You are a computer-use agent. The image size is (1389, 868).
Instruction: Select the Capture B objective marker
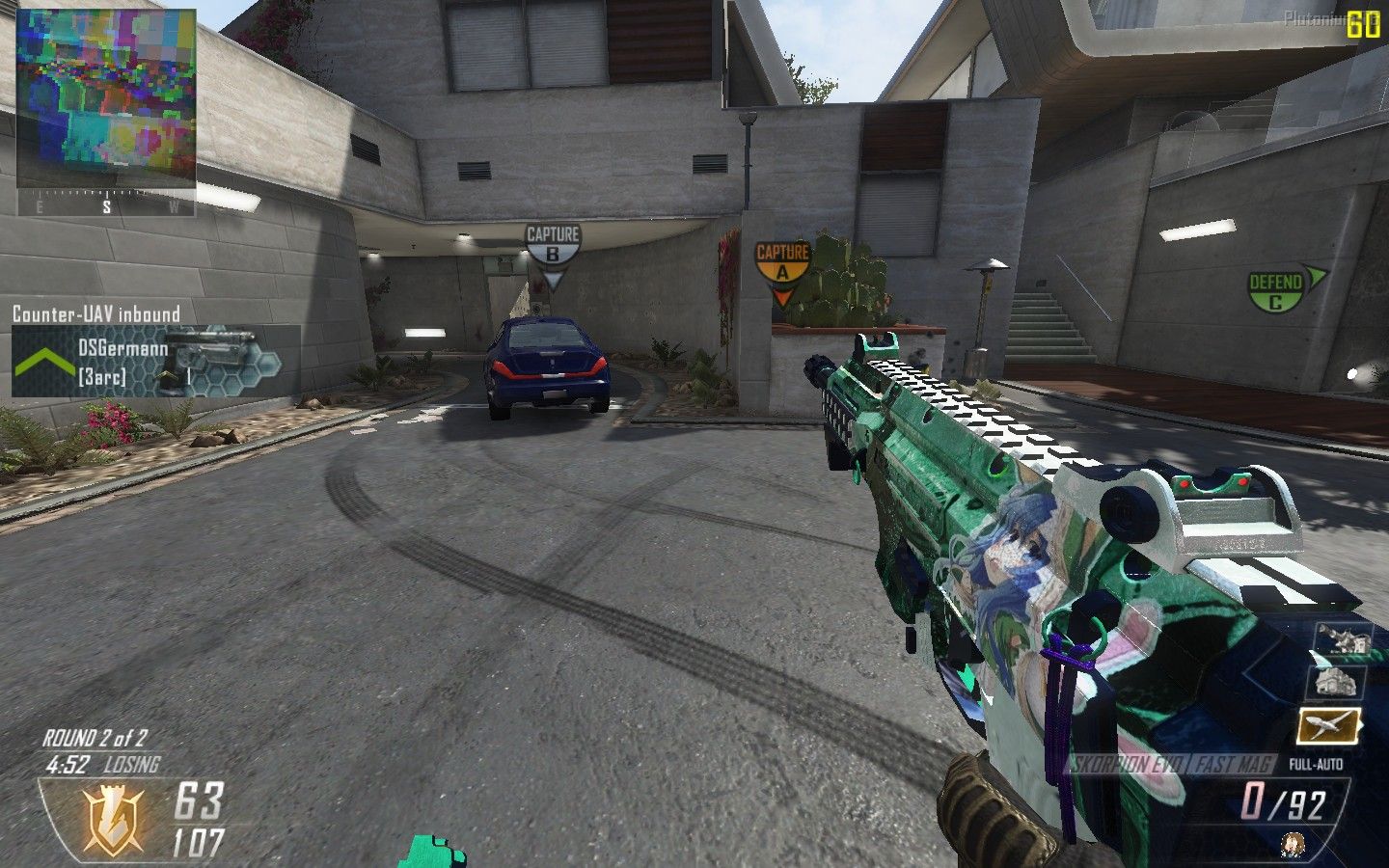click(553, 246)
